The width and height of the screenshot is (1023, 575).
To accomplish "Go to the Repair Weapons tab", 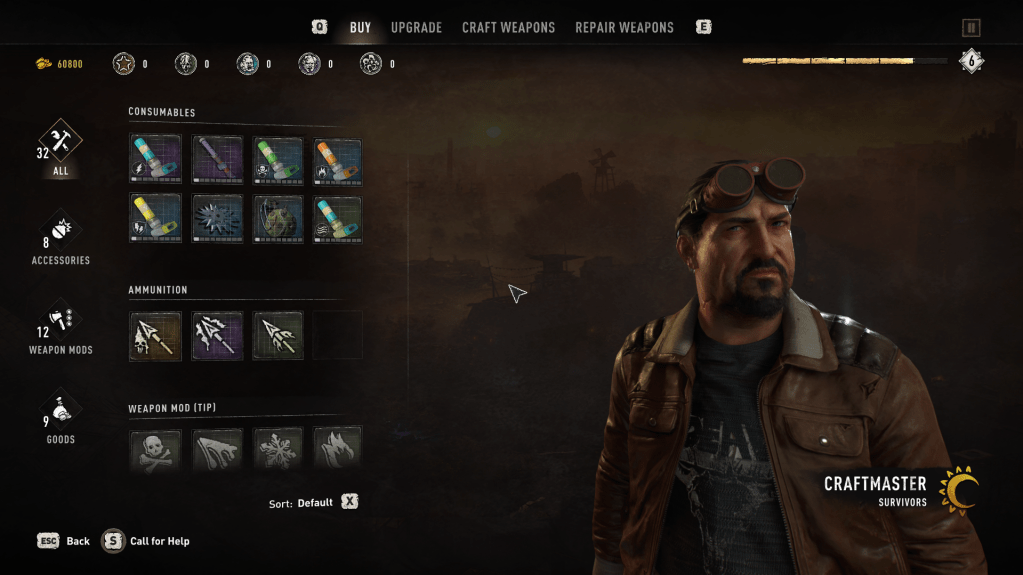I will (624, 28).
